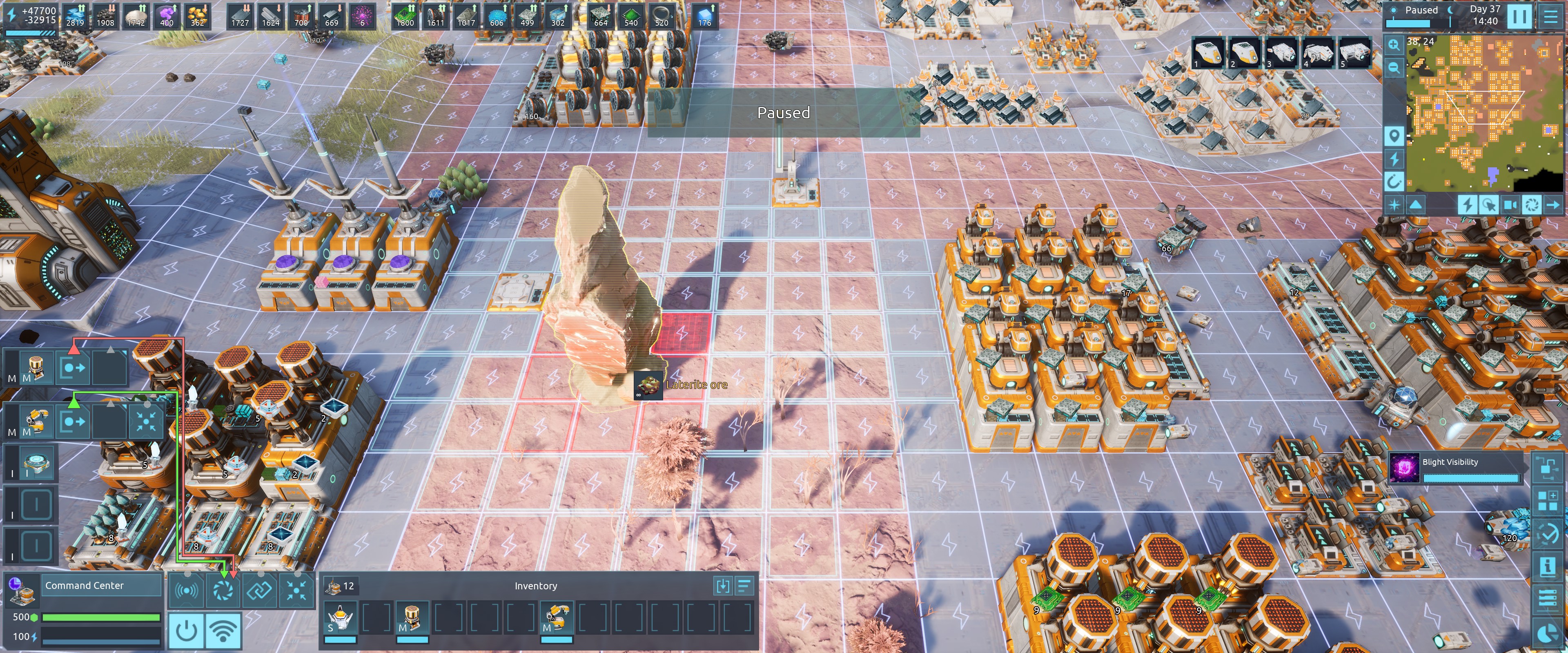This screenshot has height=653, width=1568.
Task: Toggle the camera view button under minimap
Action: click(x=1510, y=204)
